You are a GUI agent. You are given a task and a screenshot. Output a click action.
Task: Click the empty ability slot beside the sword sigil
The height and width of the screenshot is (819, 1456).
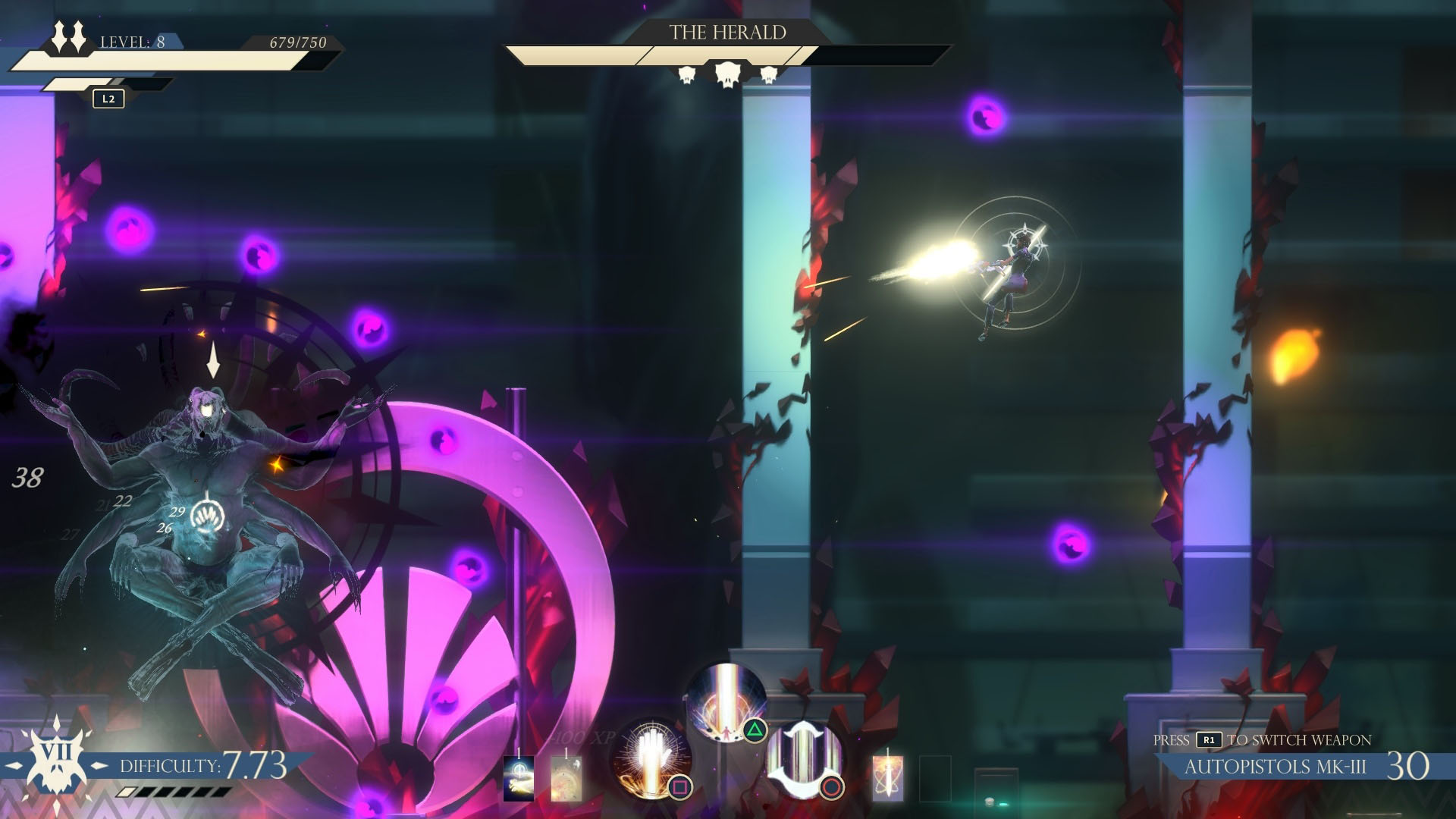(937, 780)
